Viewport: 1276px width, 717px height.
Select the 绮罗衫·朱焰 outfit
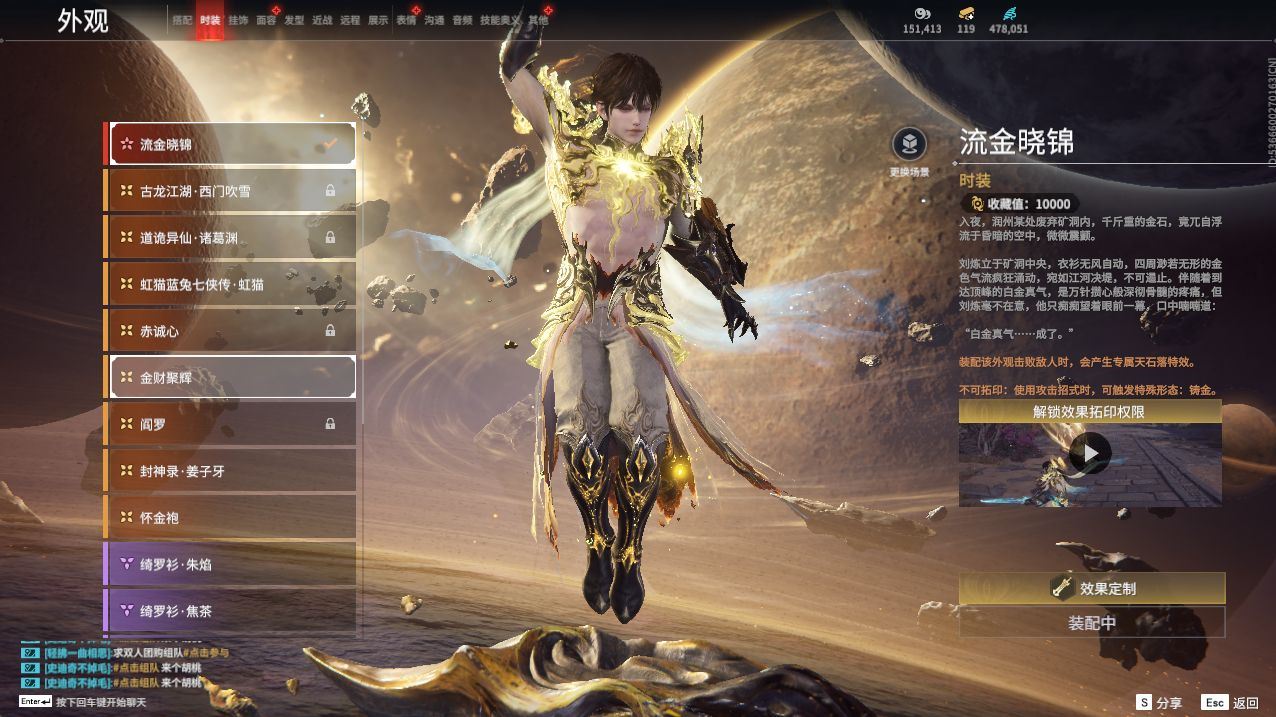pos(231,564)
